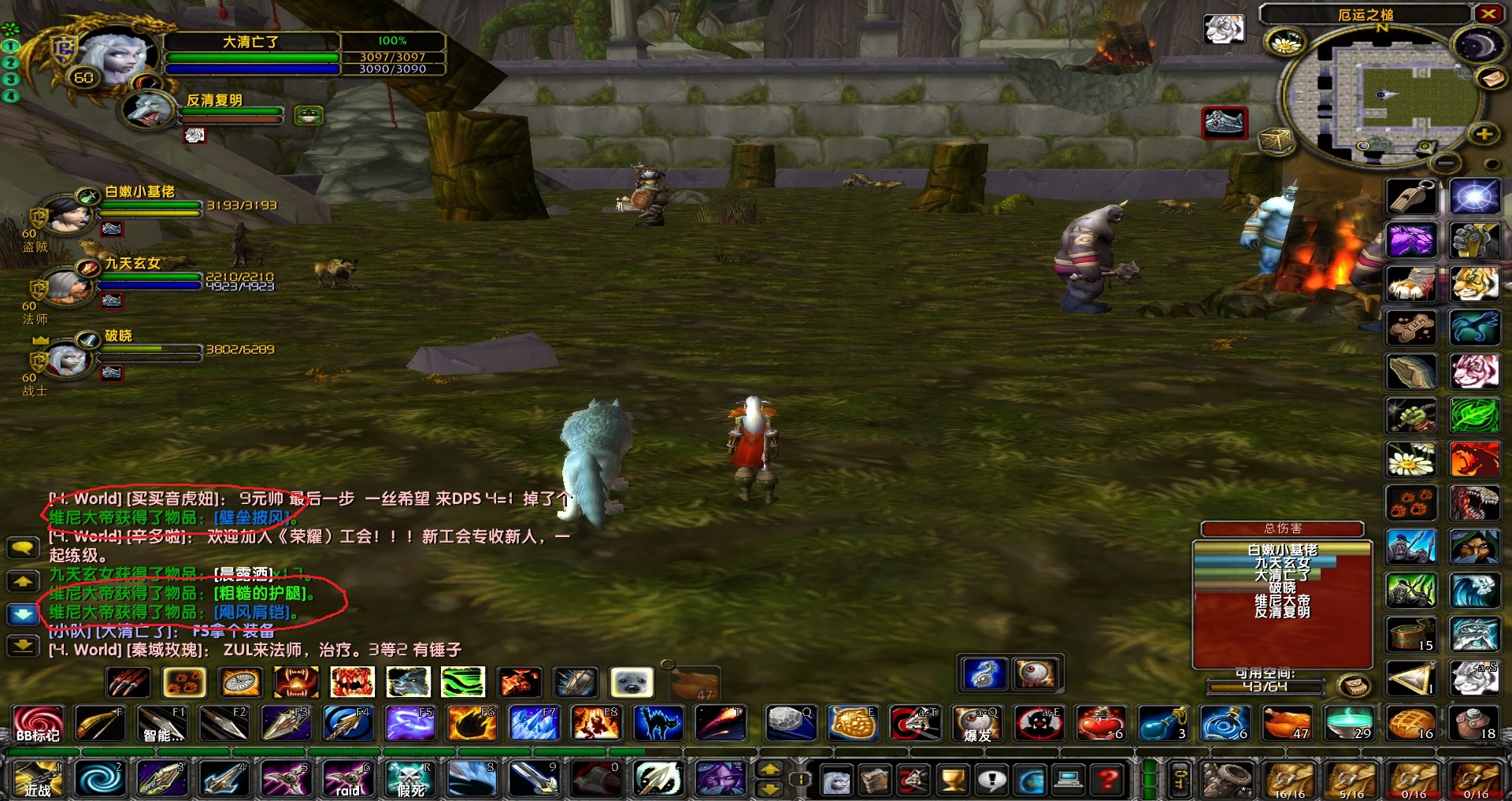Click the 爆发 trinket button on the action bar
Screen dimensions: 1512x801
click(x=976, y=724)
